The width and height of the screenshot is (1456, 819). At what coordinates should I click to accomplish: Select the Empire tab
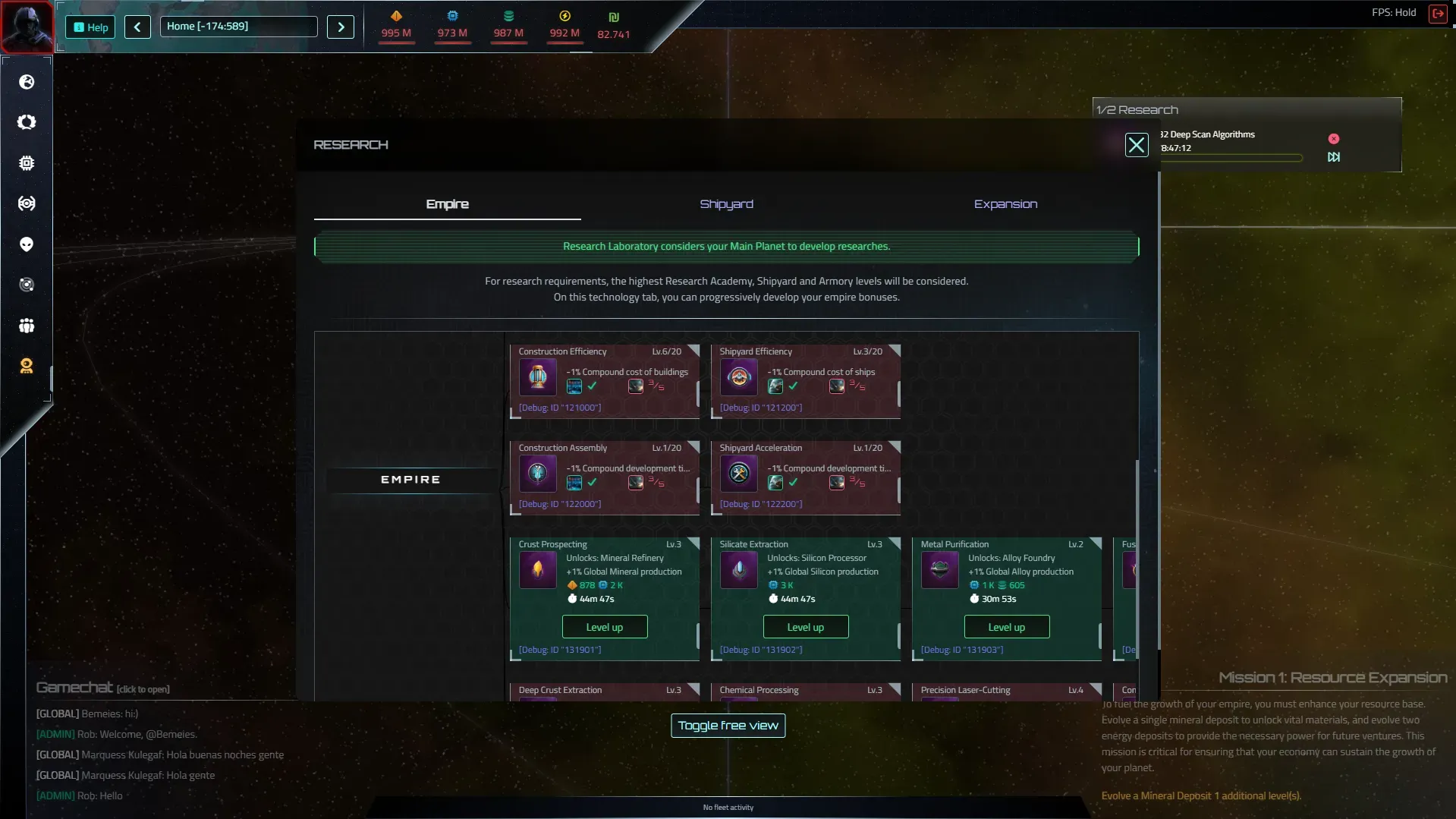(x=447, y=204)
